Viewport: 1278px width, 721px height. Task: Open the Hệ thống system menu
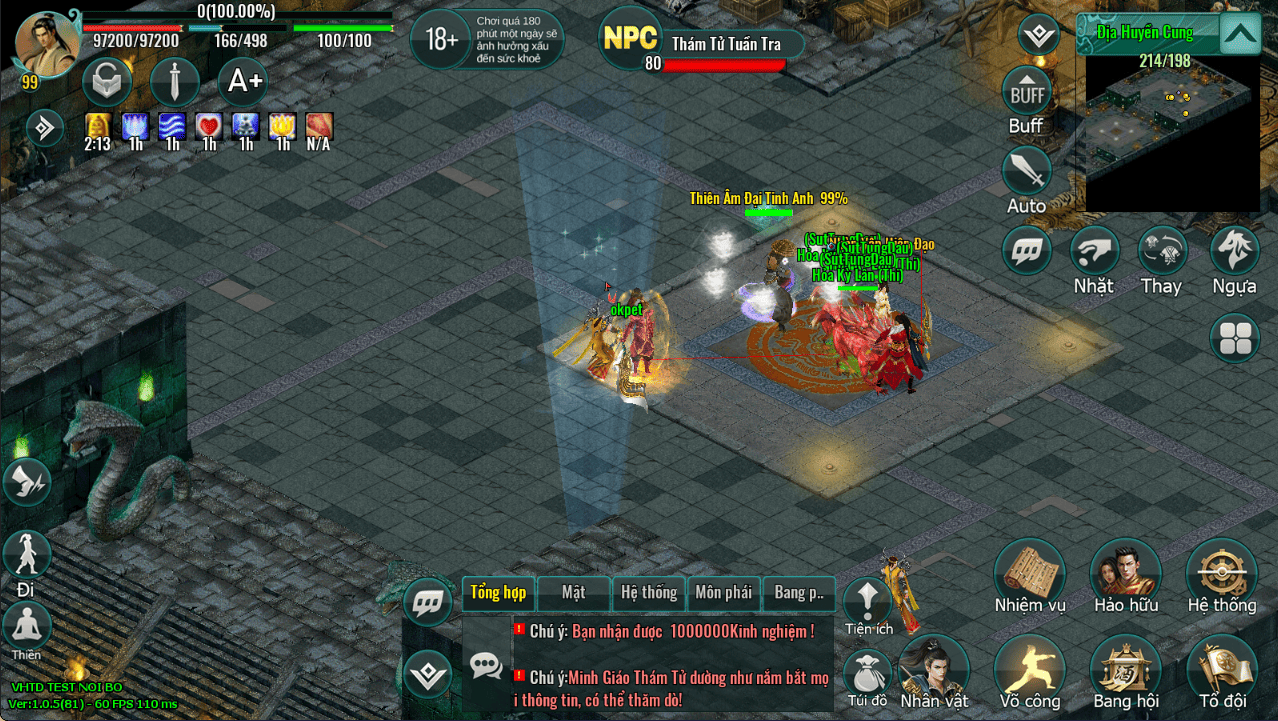[1221, 573]
